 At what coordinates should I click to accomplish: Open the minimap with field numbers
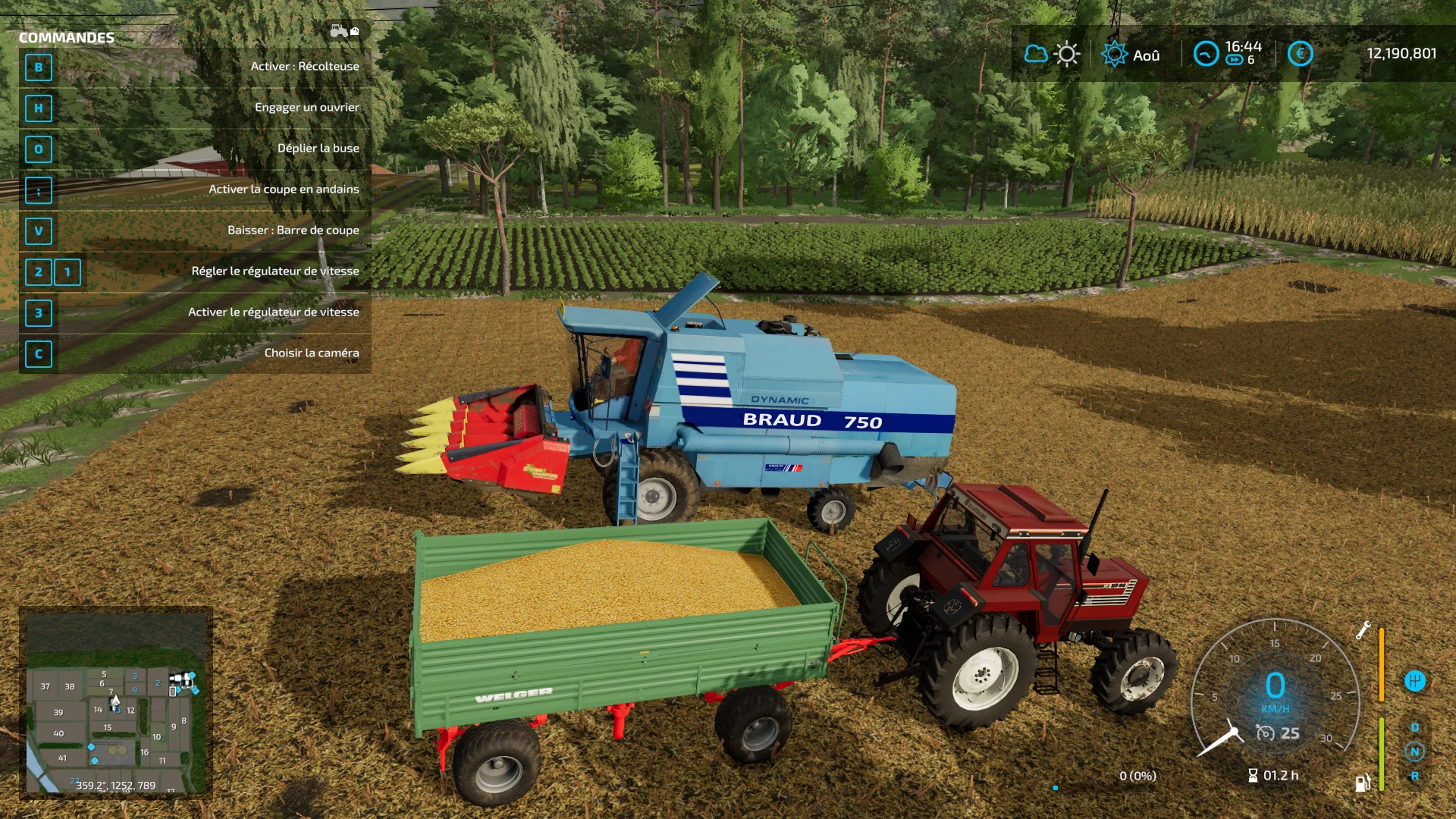coord(116,701)
